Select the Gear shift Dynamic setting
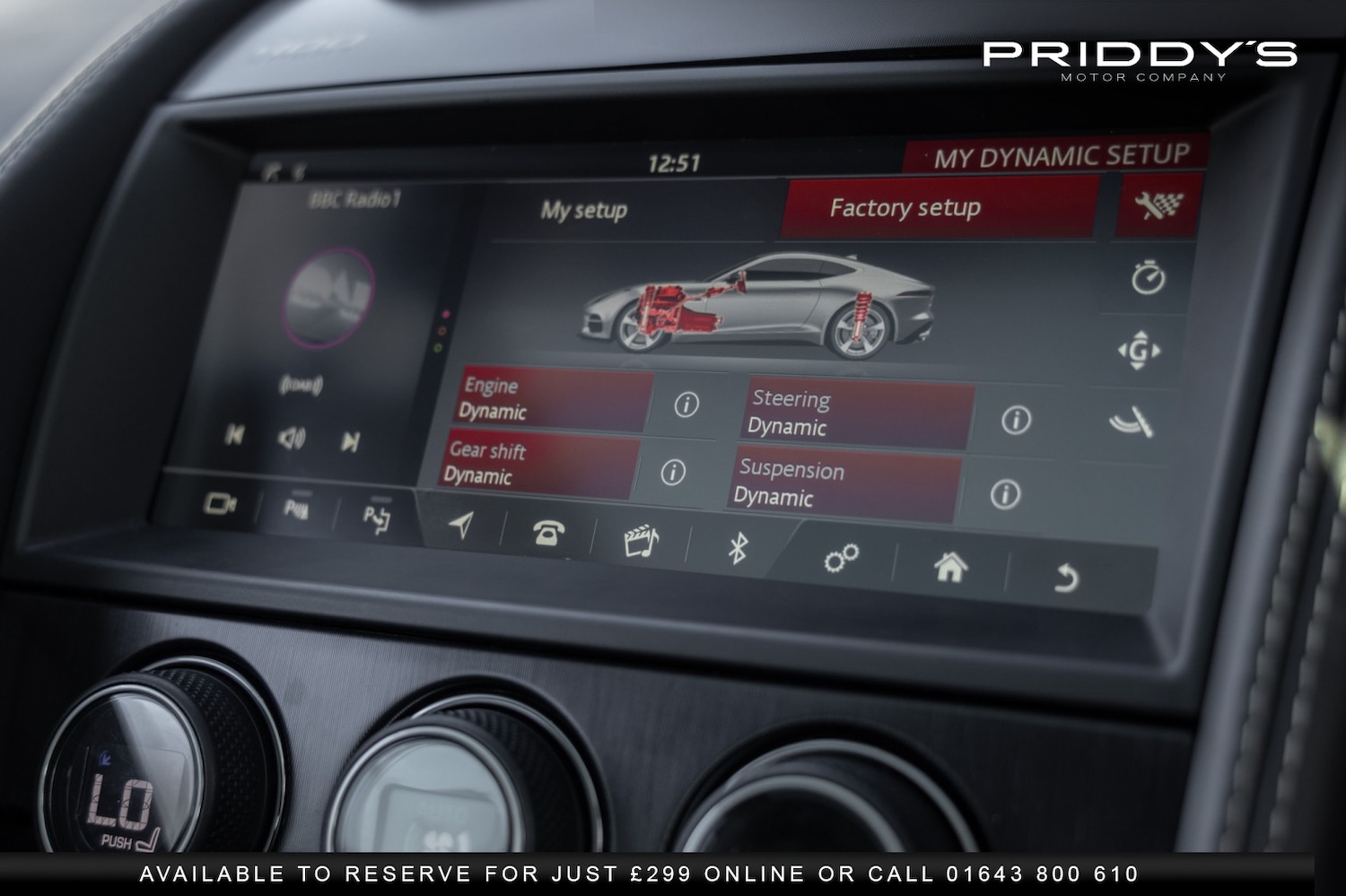The image size is (1346, 896). coord(538,465)
